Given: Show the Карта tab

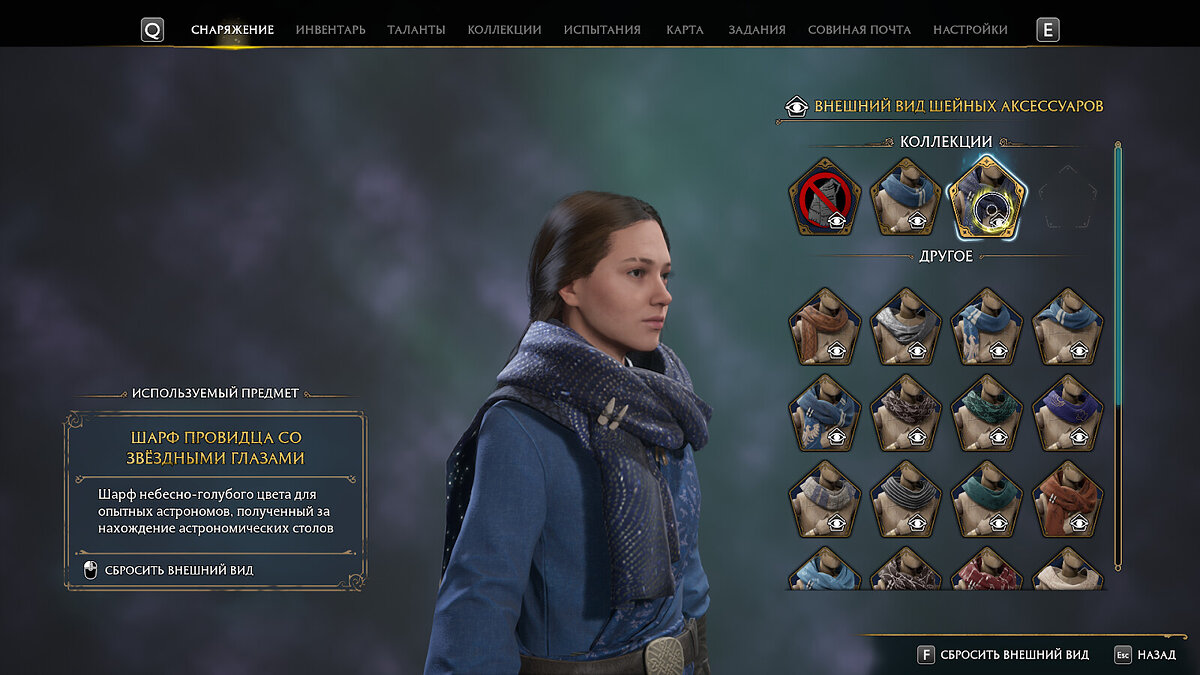Looking at the screenshot, I should click(x=684, y=30).
